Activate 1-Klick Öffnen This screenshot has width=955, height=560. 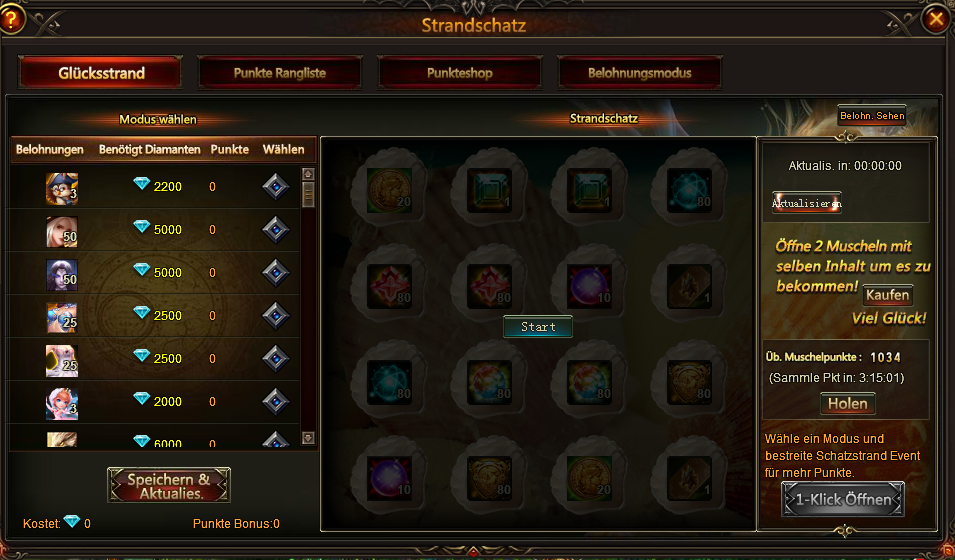842,499
